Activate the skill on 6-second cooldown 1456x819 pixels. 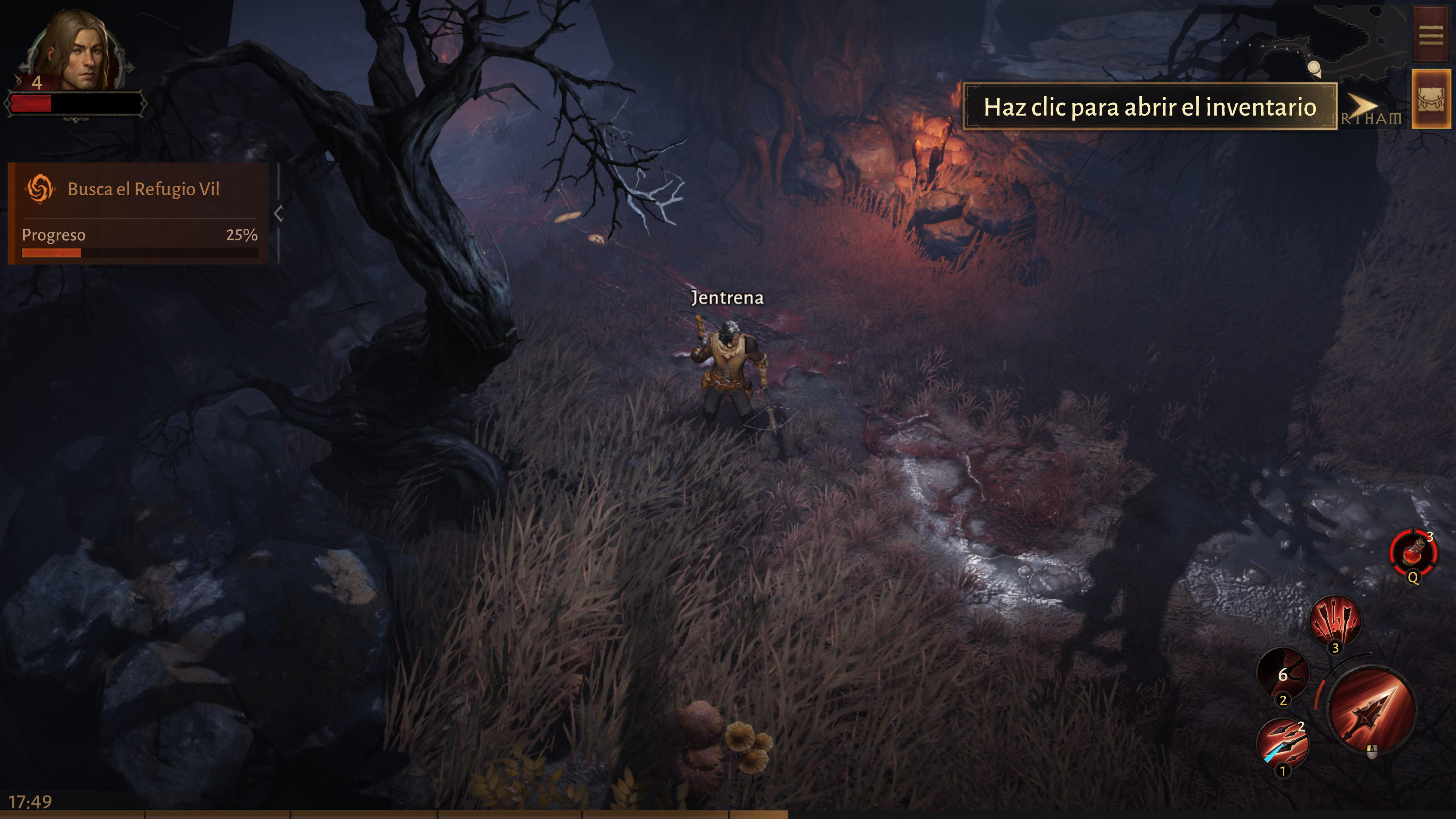point(1282,674)
